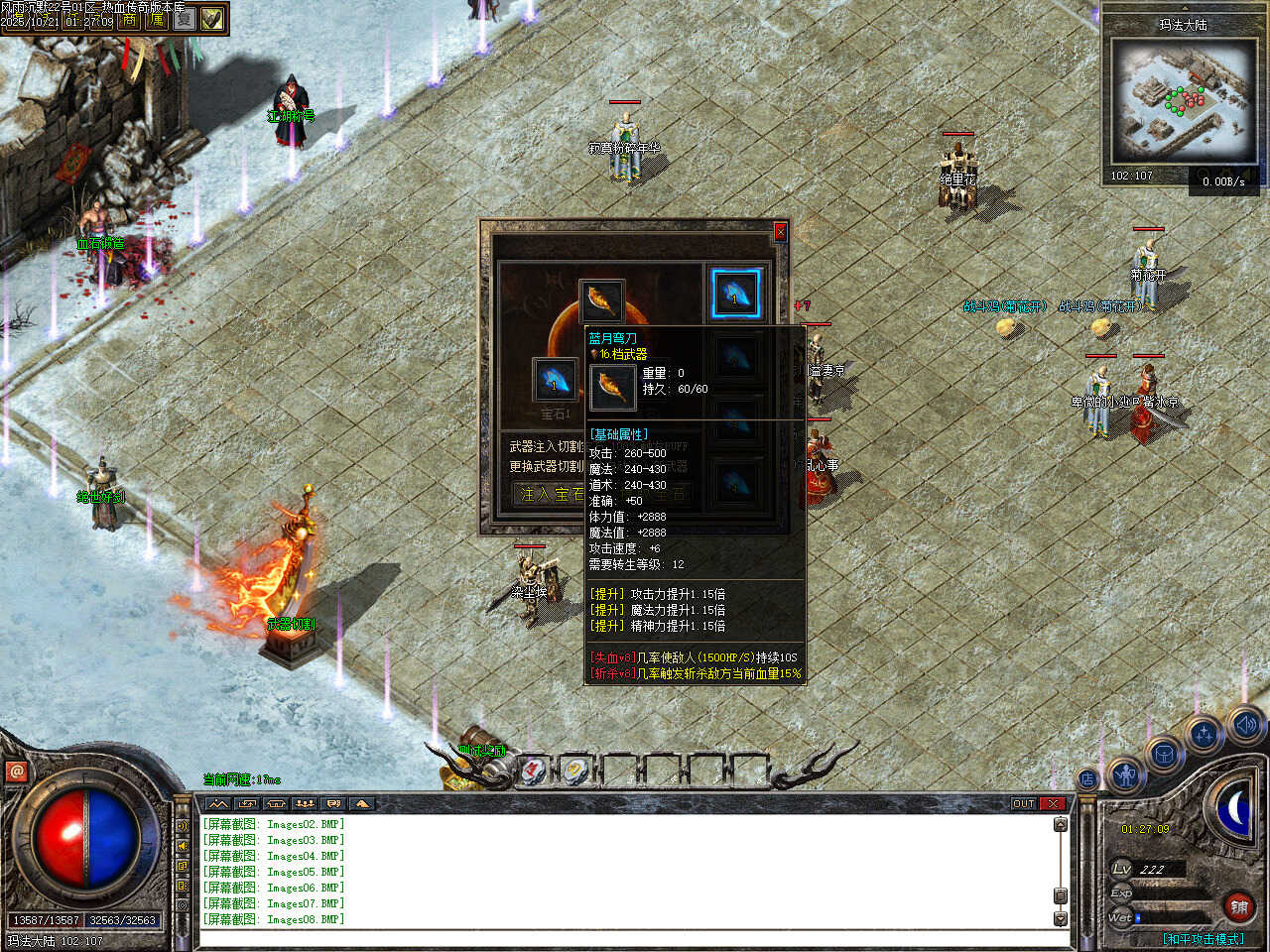This screenshot has height=952, width=1270.
Task: Click the chat text input field
Action: (x=625, y=938)
